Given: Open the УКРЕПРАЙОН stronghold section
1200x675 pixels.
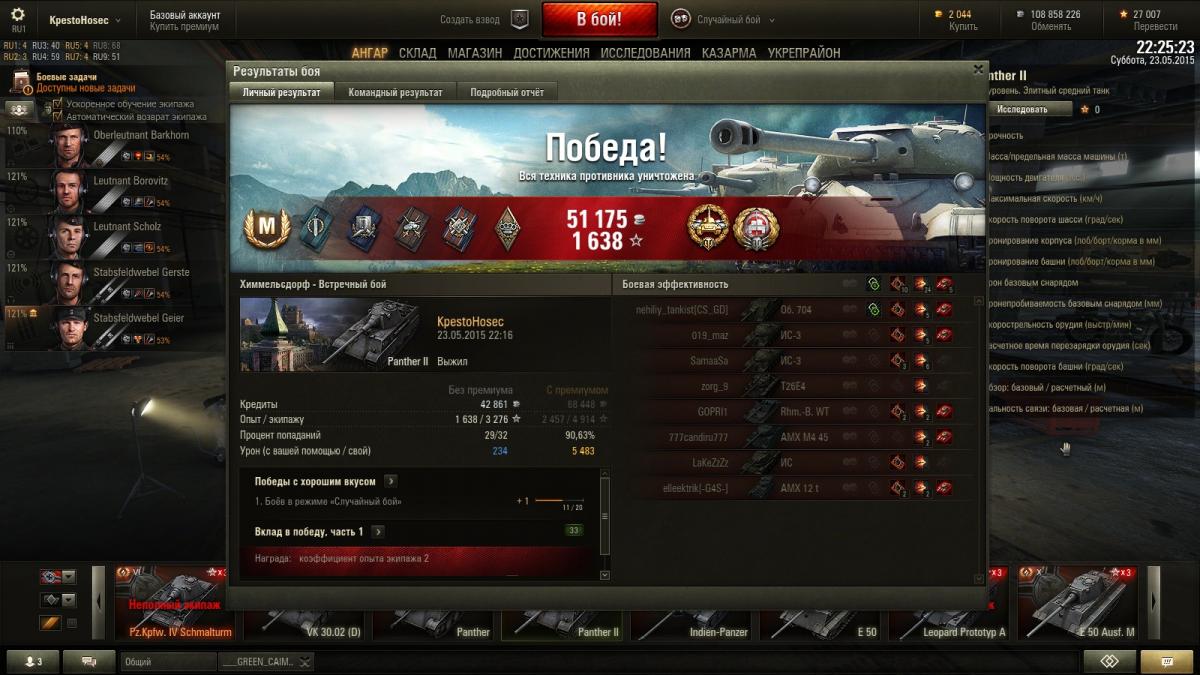Looking at the screenshot, I should (x=804, y=53).
